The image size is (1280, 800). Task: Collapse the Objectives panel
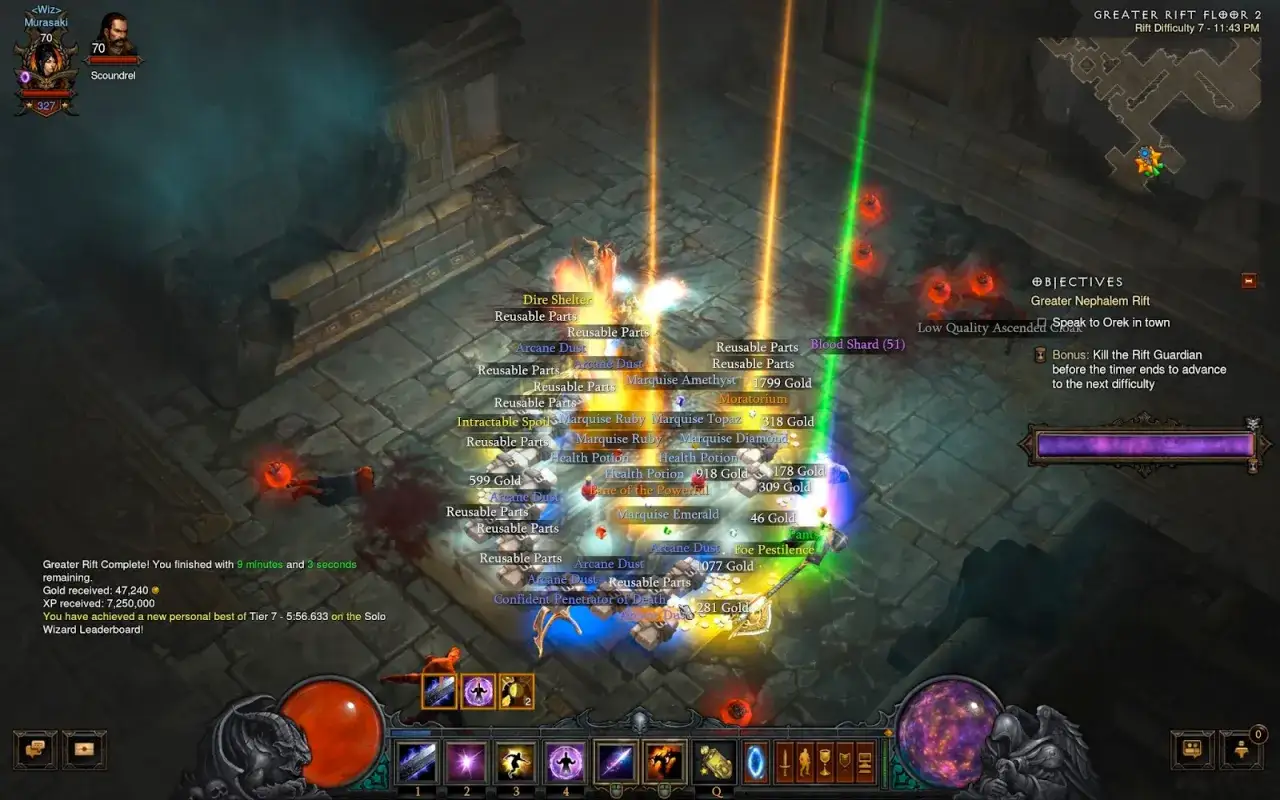point(1249,281)
